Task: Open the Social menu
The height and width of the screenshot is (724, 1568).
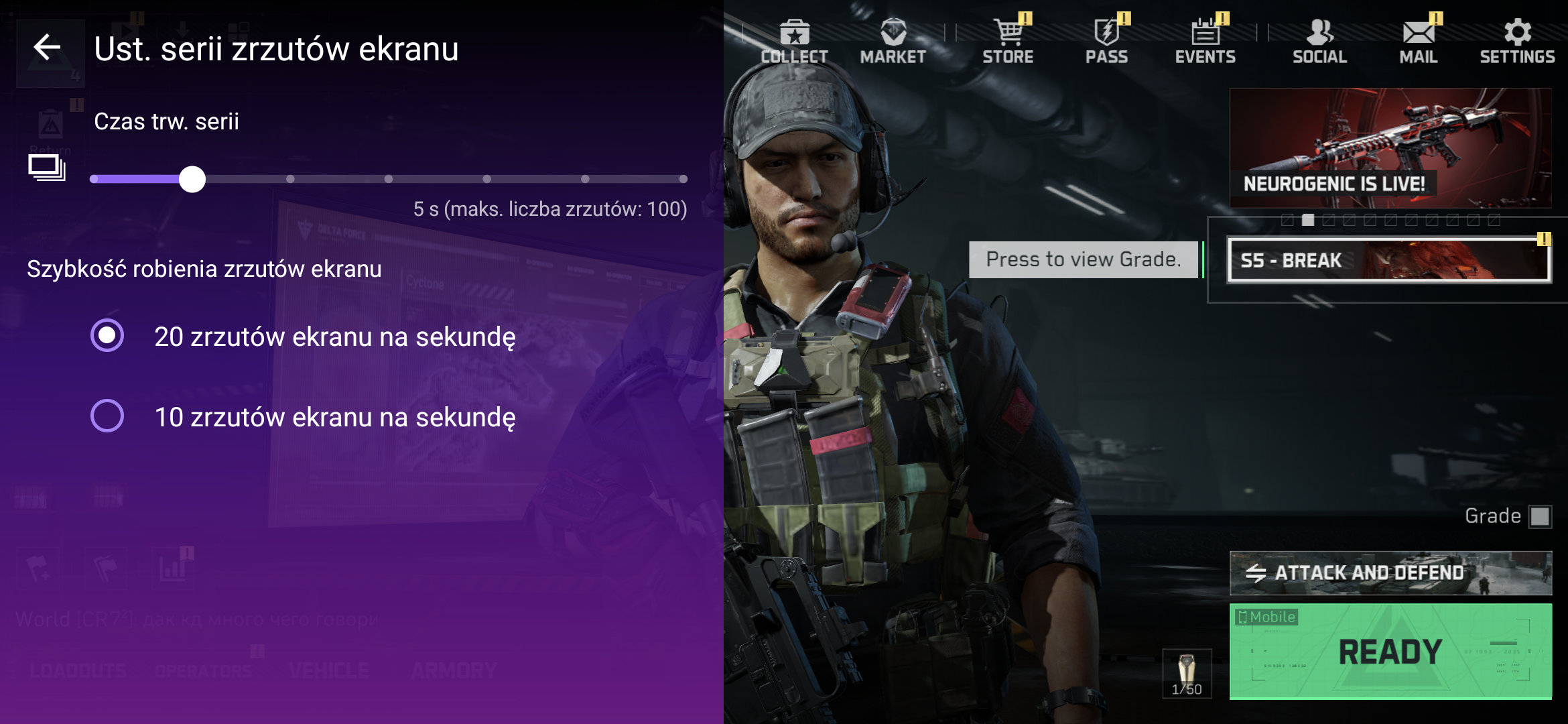Action: (1319, 42)
